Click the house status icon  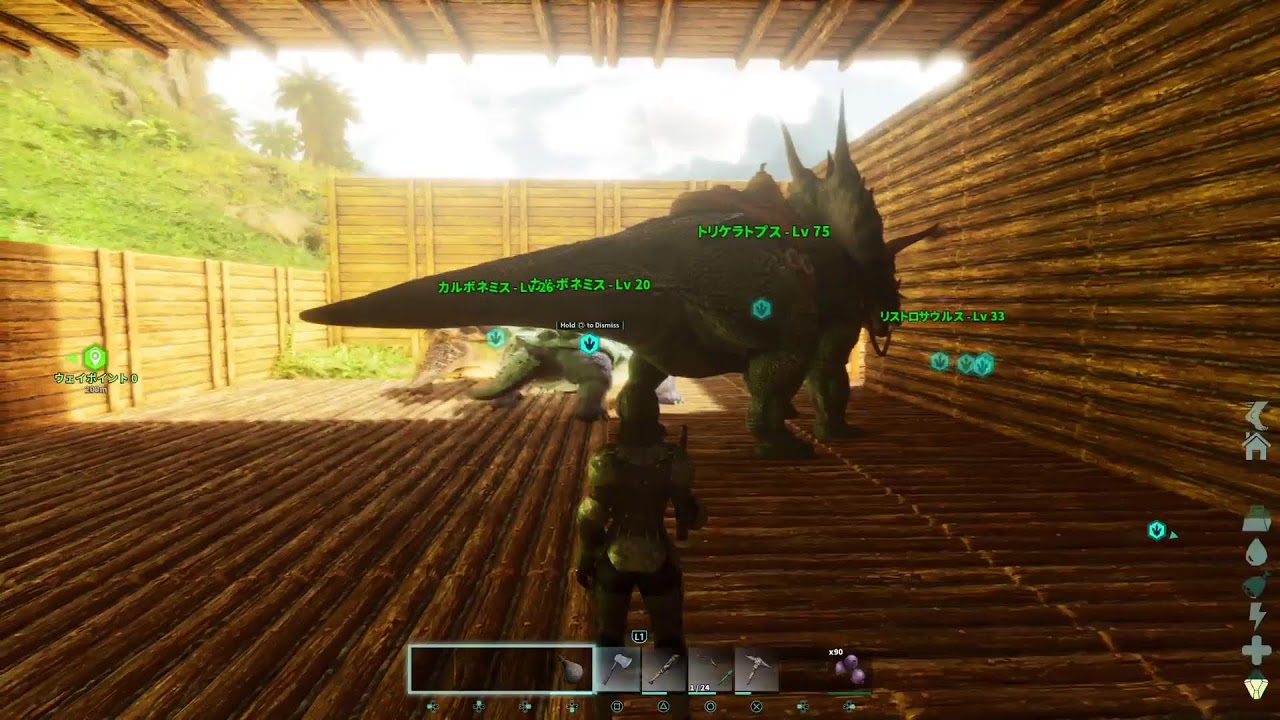[x=1256, y=447]
